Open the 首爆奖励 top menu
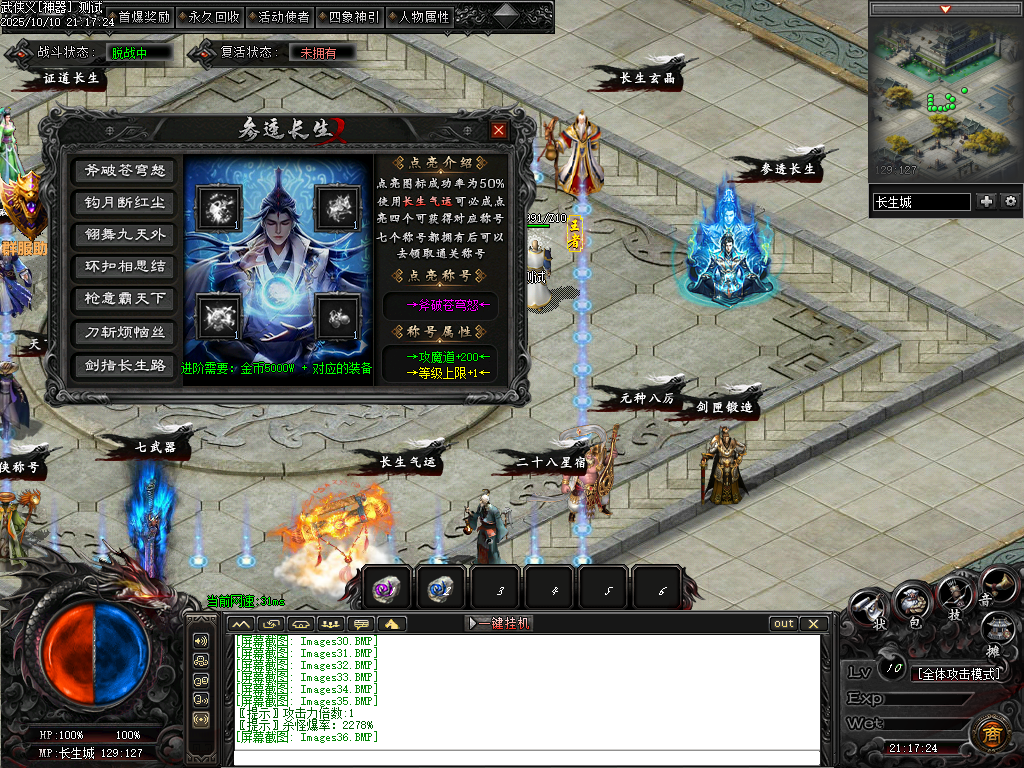Screen dimensions: 1024x768 [143, 16]
